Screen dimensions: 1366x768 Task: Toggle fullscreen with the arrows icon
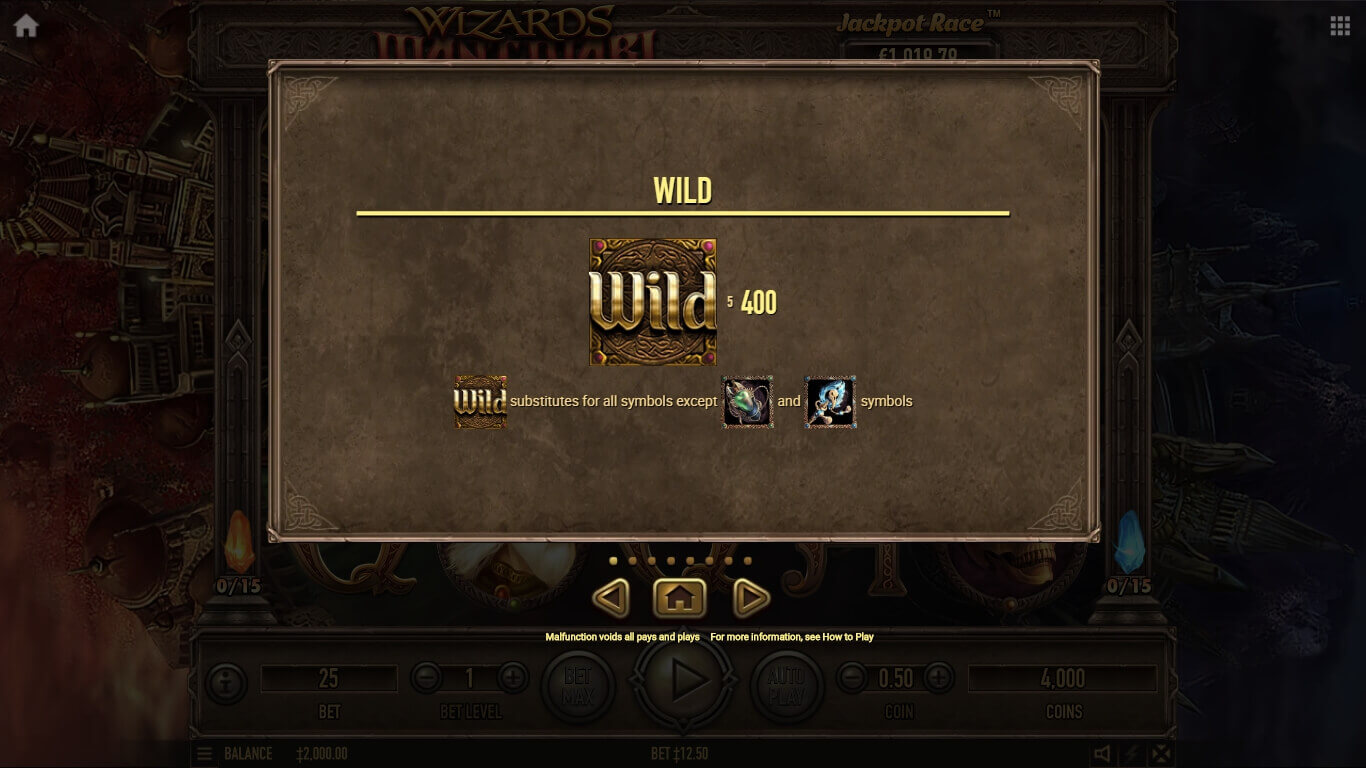[1160, 754]
